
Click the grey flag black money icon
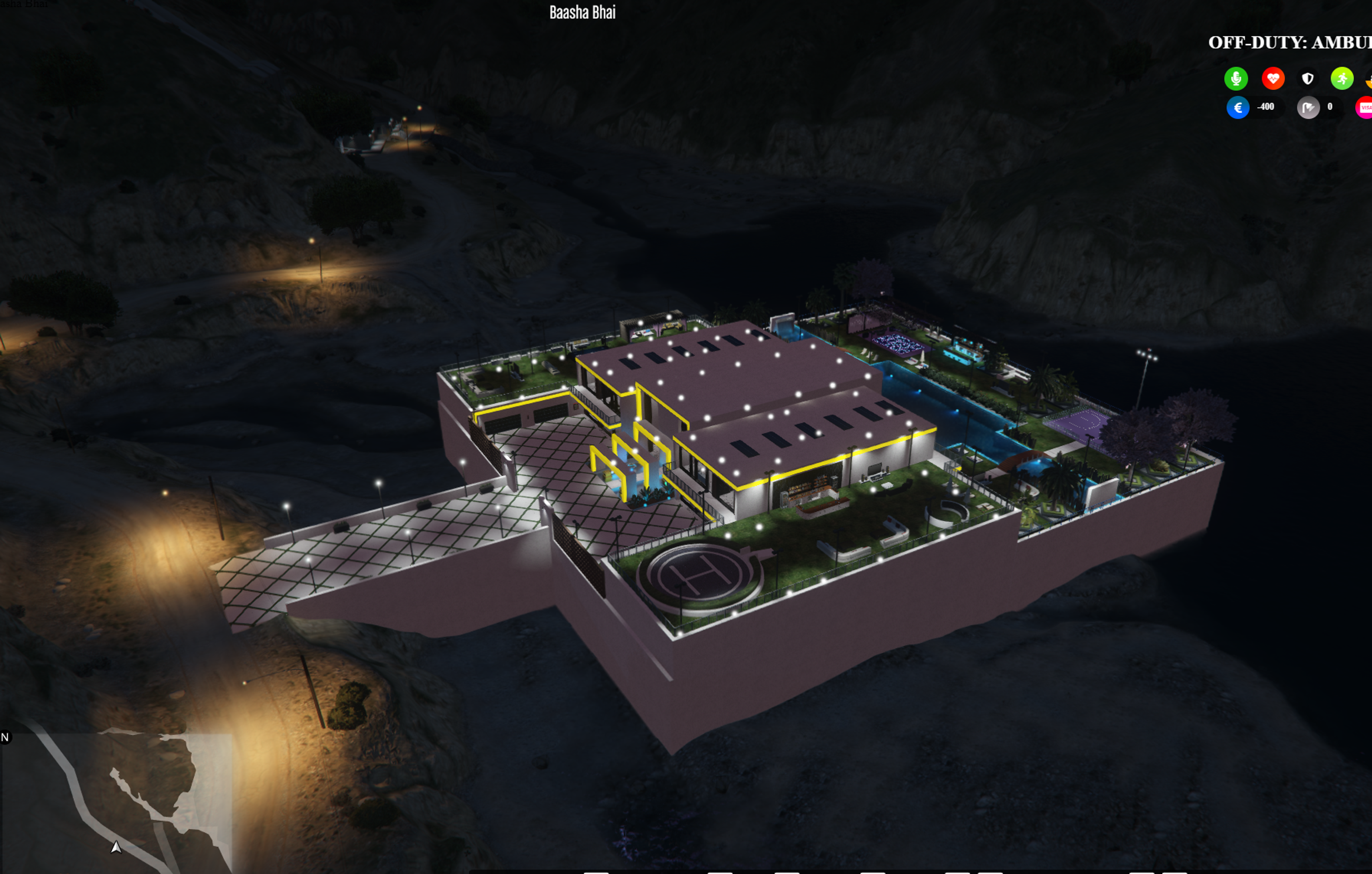(1308, 108)
